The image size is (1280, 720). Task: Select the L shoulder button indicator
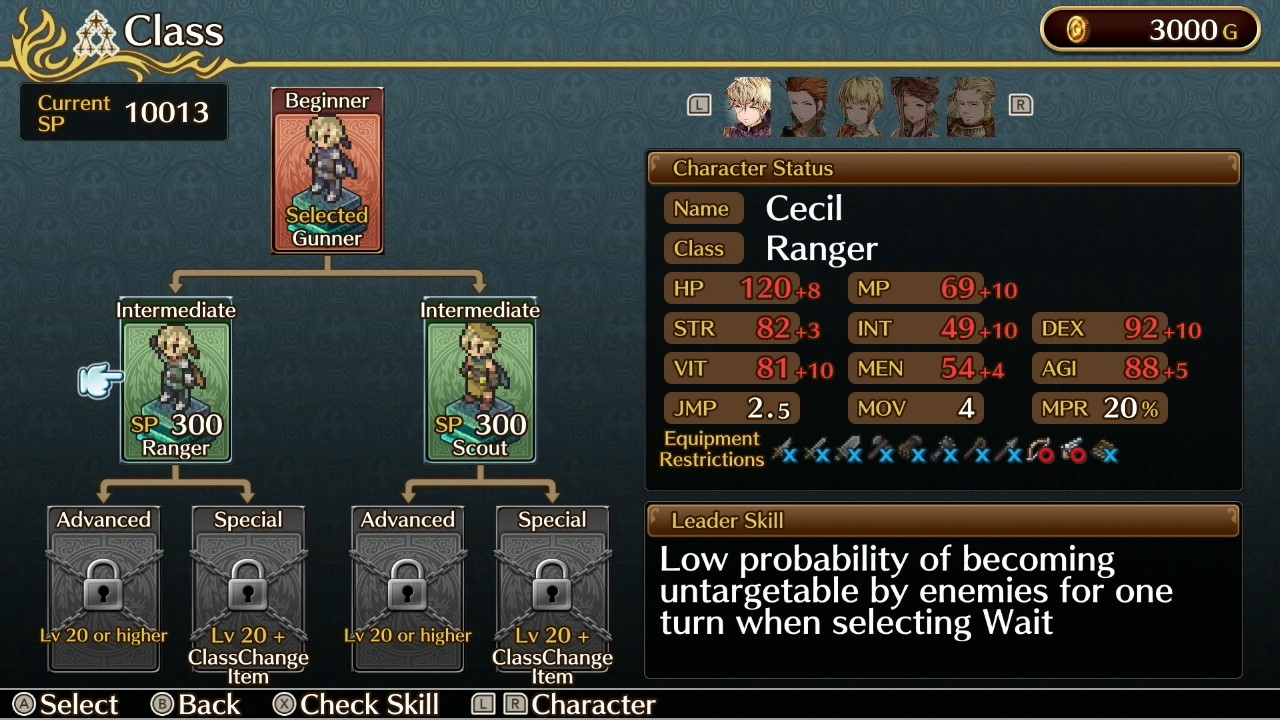[699, 105]
